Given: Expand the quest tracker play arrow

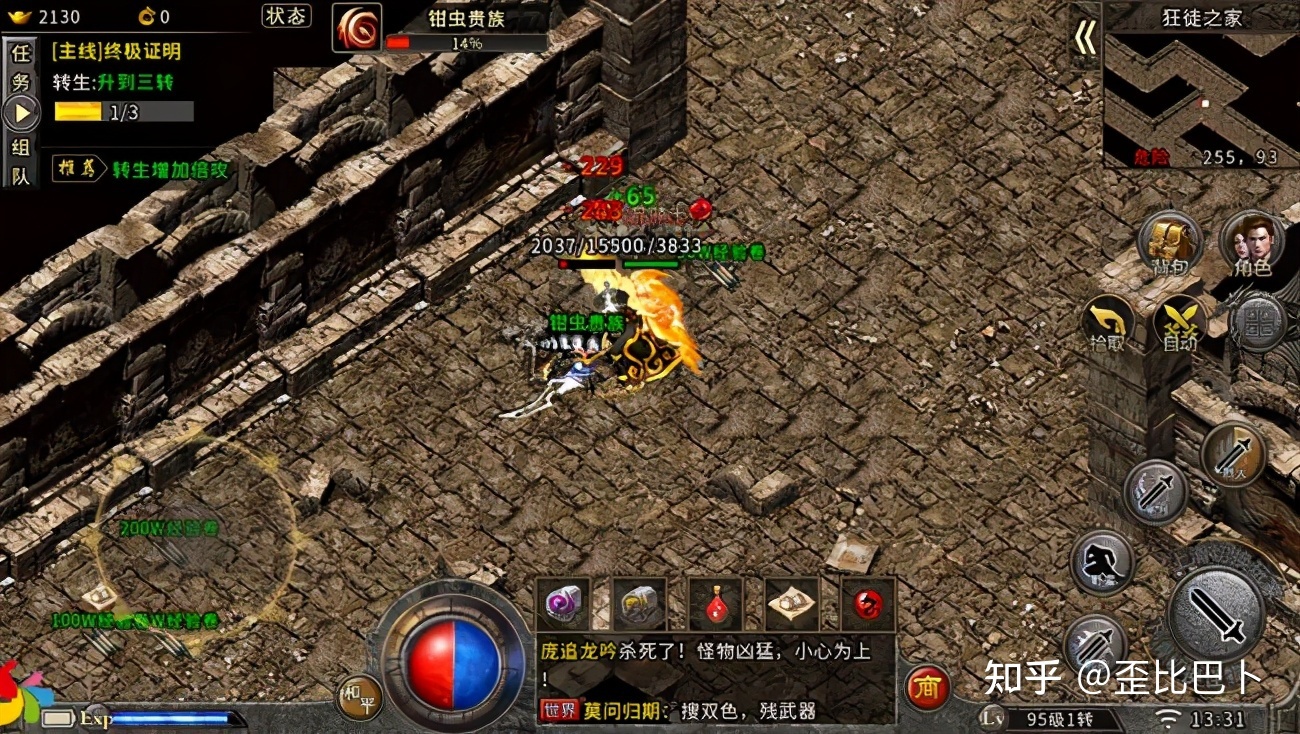Looking at the screenshot, I should click(x=20, y=110).
